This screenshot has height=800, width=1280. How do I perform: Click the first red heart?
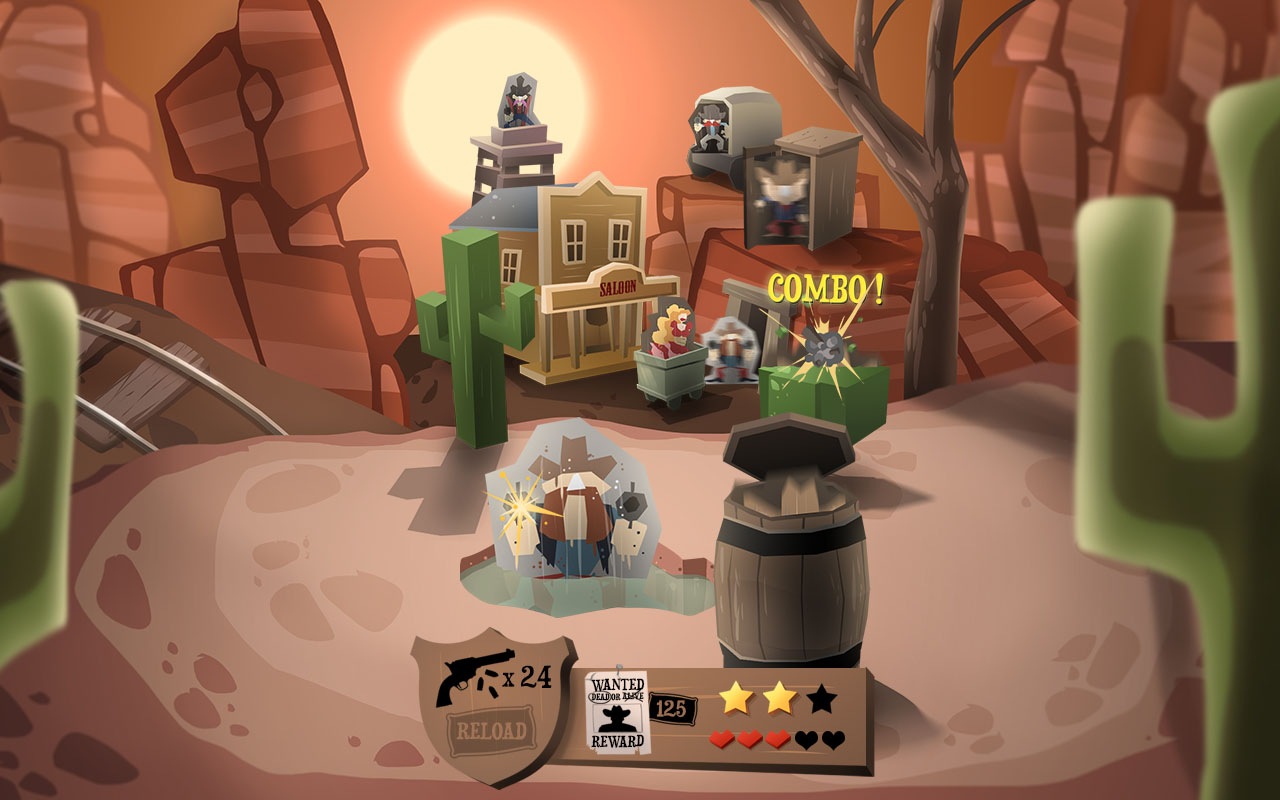[724, 740]
